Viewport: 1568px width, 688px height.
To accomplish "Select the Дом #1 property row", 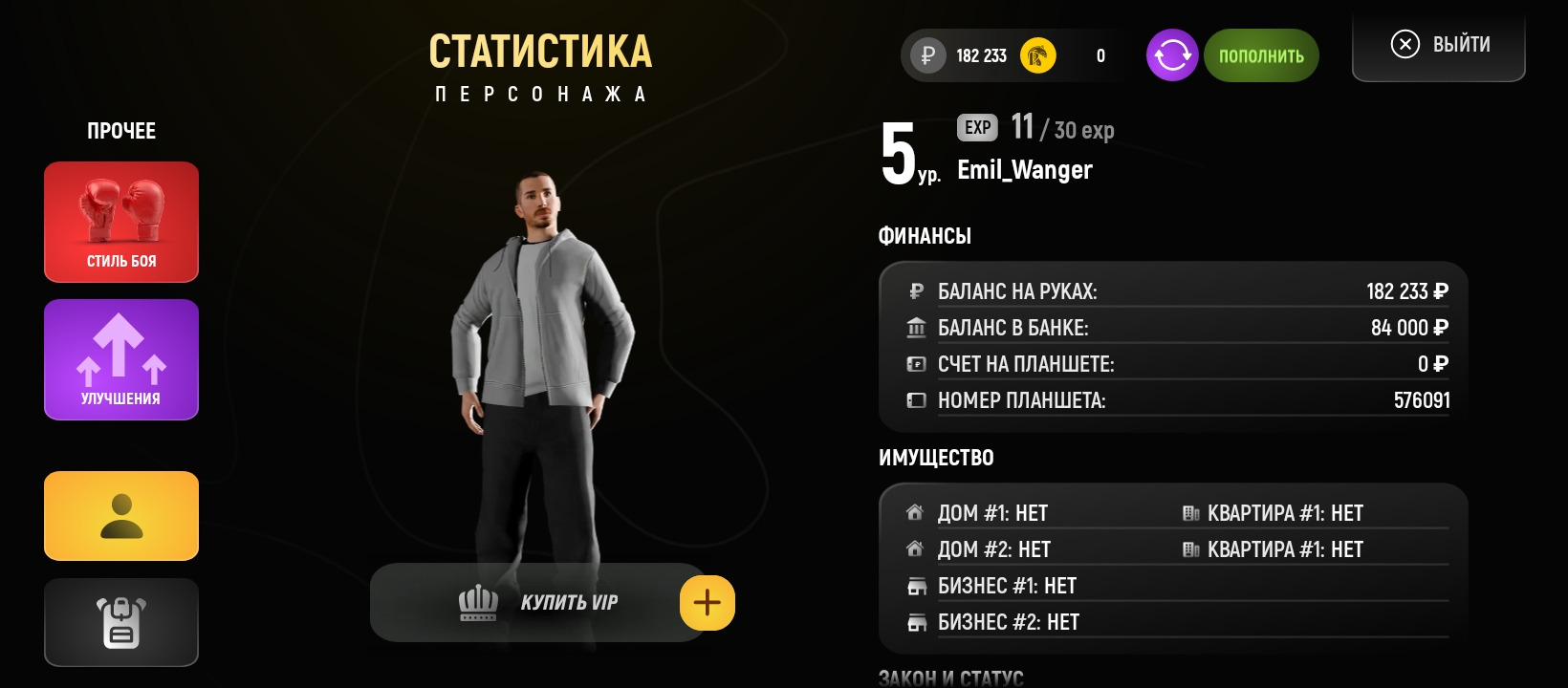I will click(x=992, y=513).
